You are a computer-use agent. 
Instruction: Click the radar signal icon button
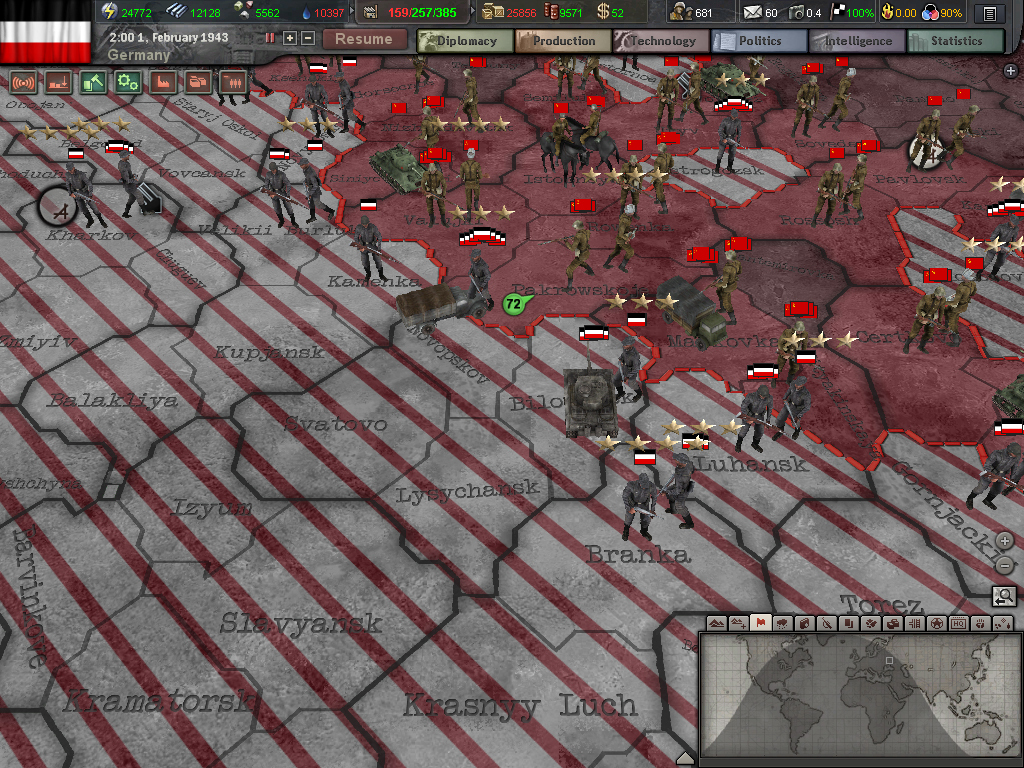(x=23, y=82)
